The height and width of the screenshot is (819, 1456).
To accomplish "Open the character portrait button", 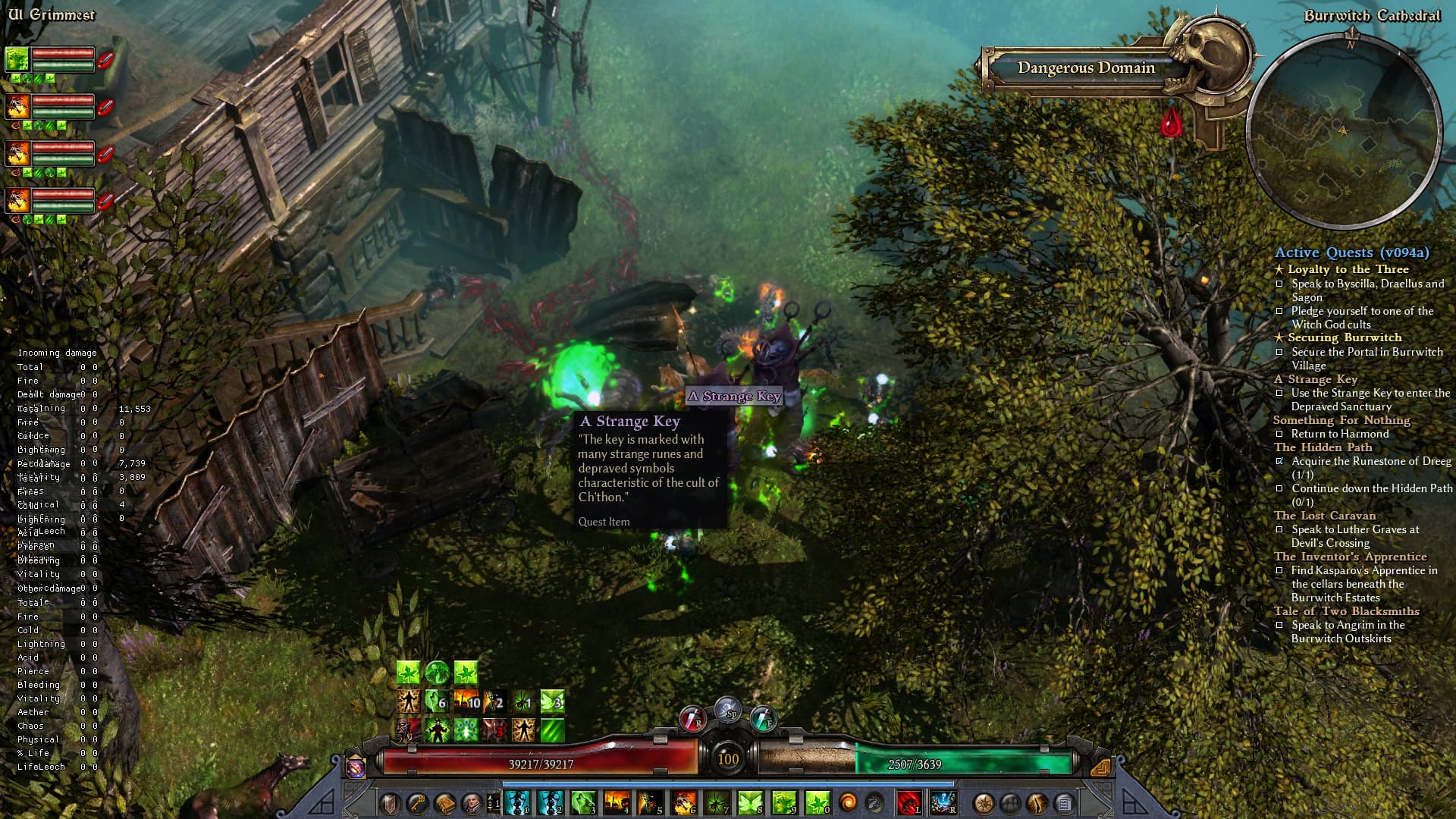I will [472, 803].
